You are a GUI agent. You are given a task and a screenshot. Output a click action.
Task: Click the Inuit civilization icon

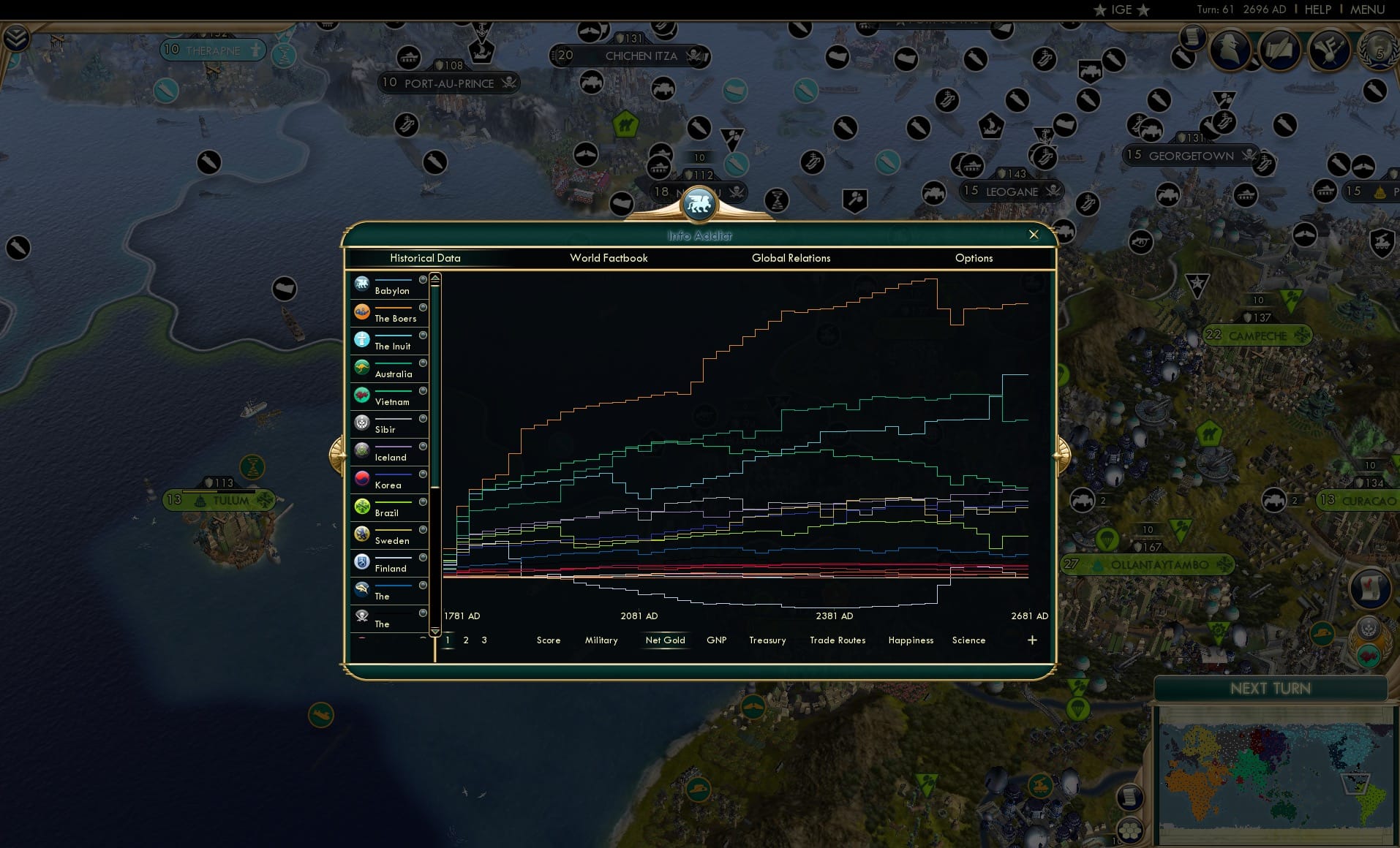click(x=362, y=338)
